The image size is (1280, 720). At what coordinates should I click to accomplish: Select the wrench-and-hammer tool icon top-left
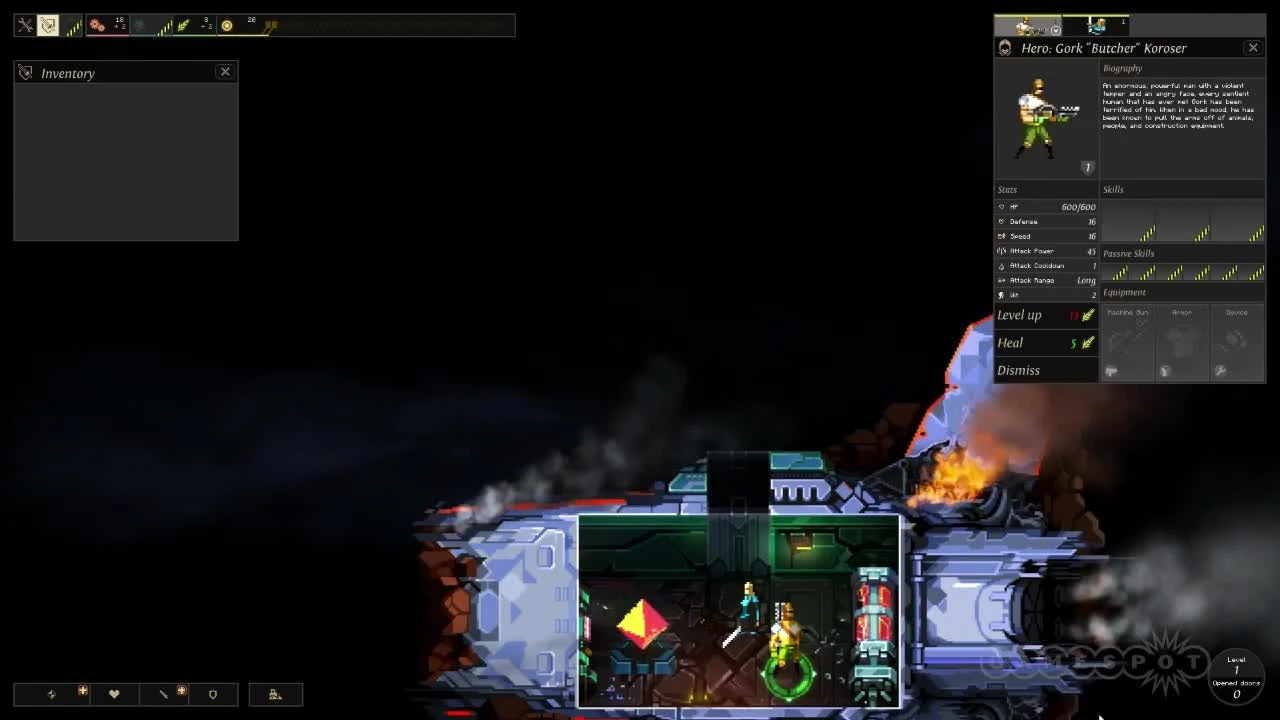pos(24,26)
